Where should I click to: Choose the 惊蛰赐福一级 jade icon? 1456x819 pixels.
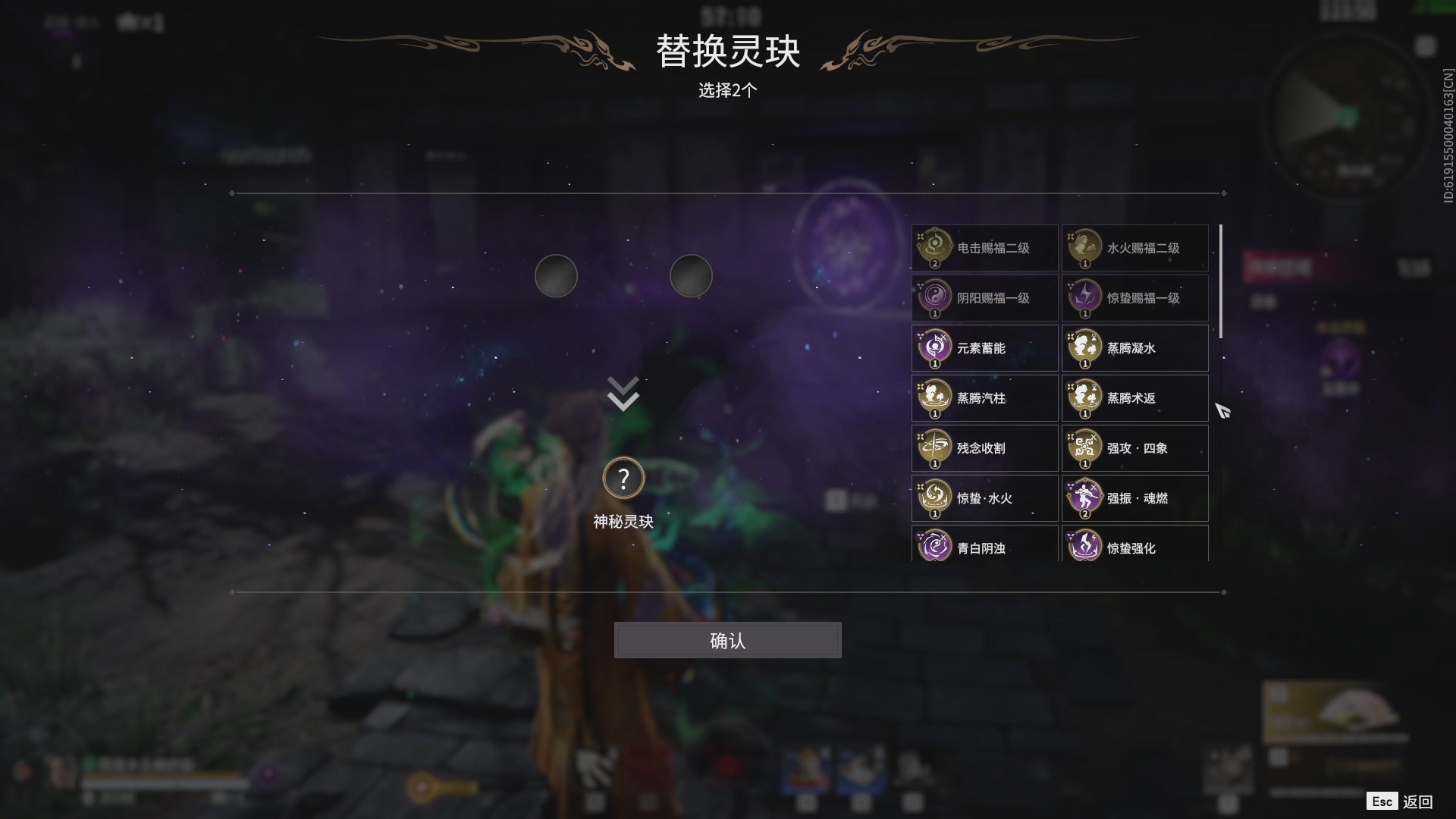(x=1086, y=297)
